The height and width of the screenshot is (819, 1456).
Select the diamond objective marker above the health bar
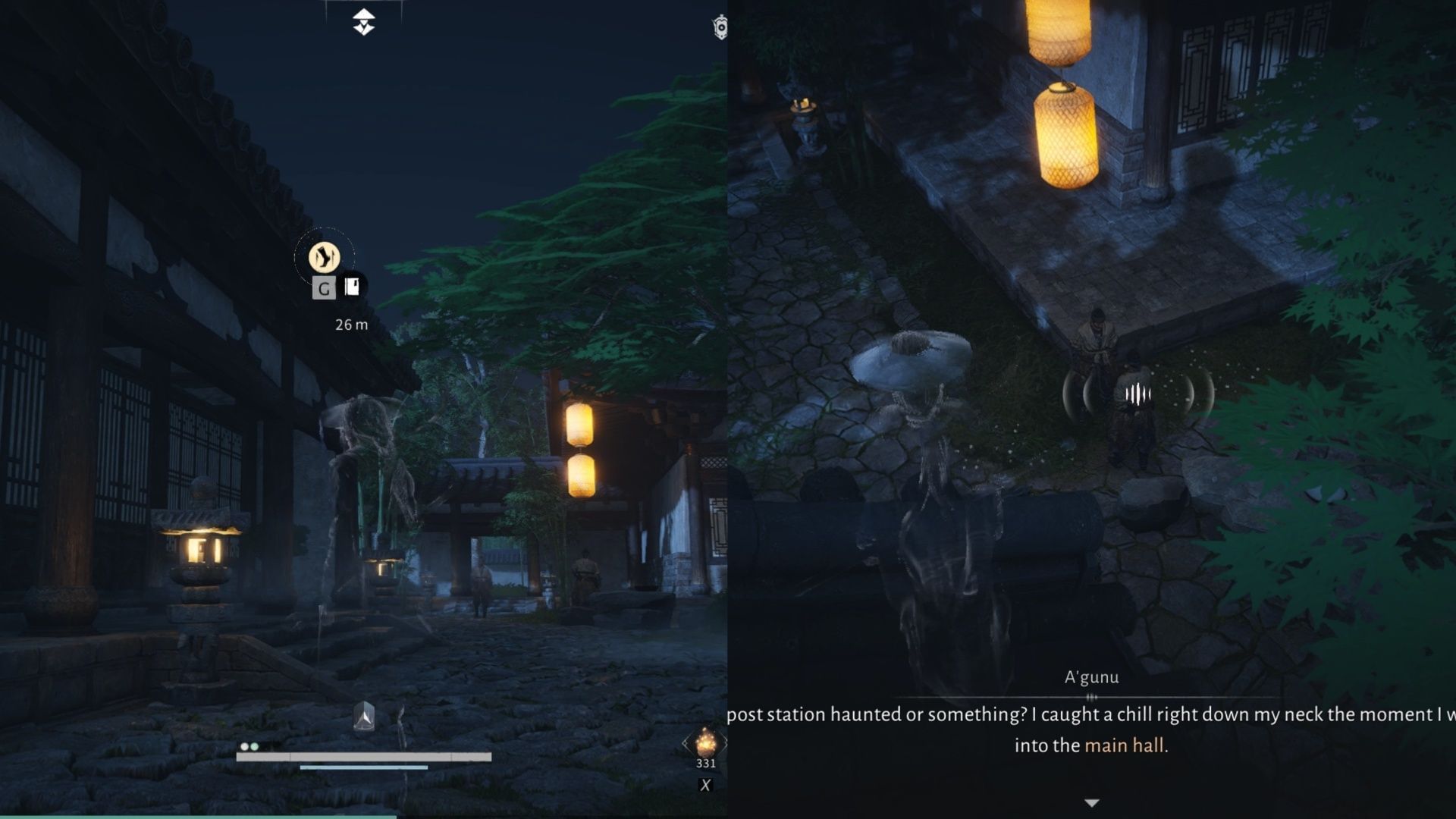(365, 717)
